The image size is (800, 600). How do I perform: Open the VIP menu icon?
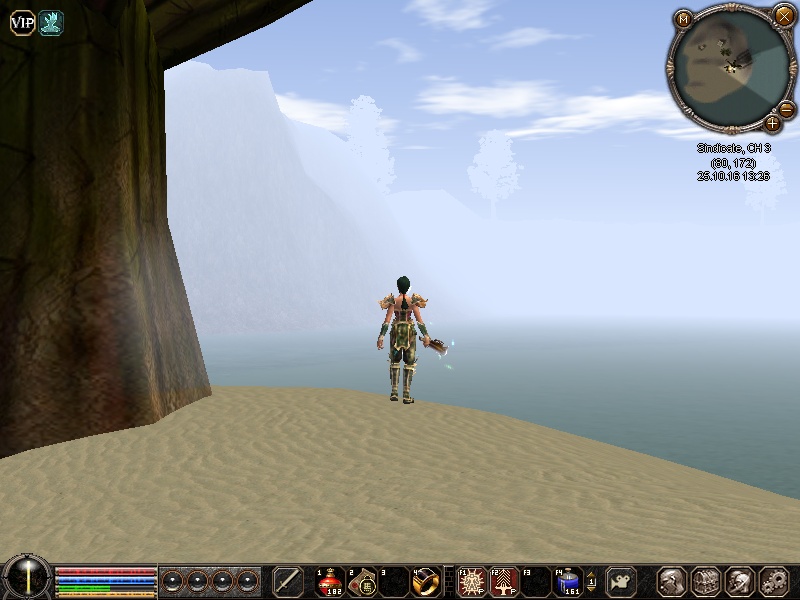22,24
